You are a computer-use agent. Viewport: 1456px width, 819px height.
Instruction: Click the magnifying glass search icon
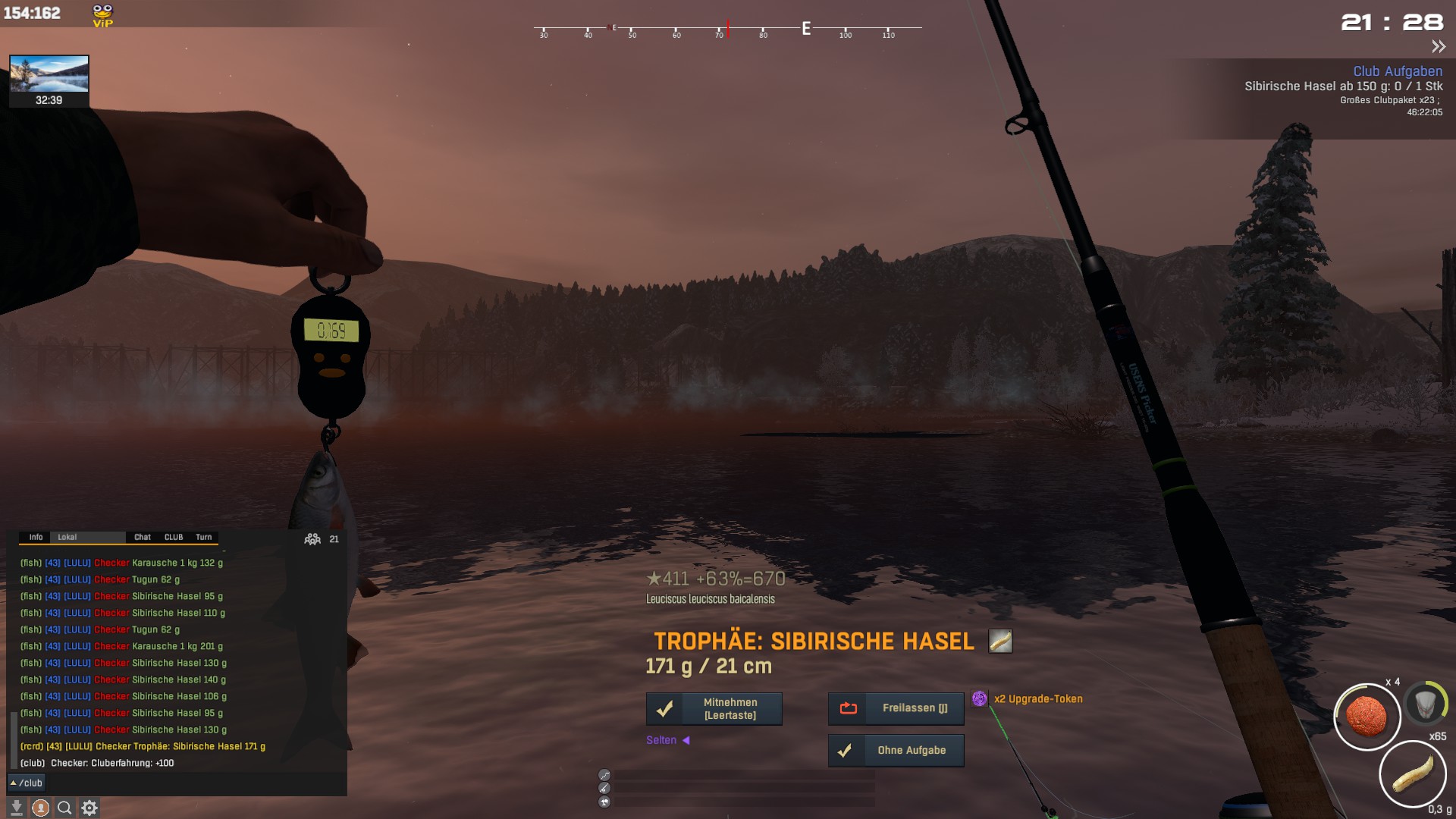64,808
